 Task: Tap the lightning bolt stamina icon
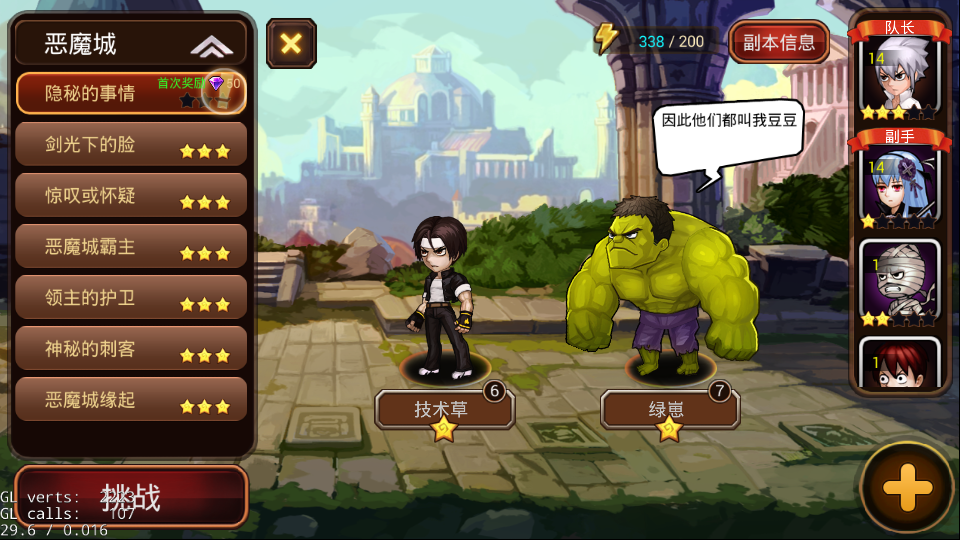click(606, 39)
